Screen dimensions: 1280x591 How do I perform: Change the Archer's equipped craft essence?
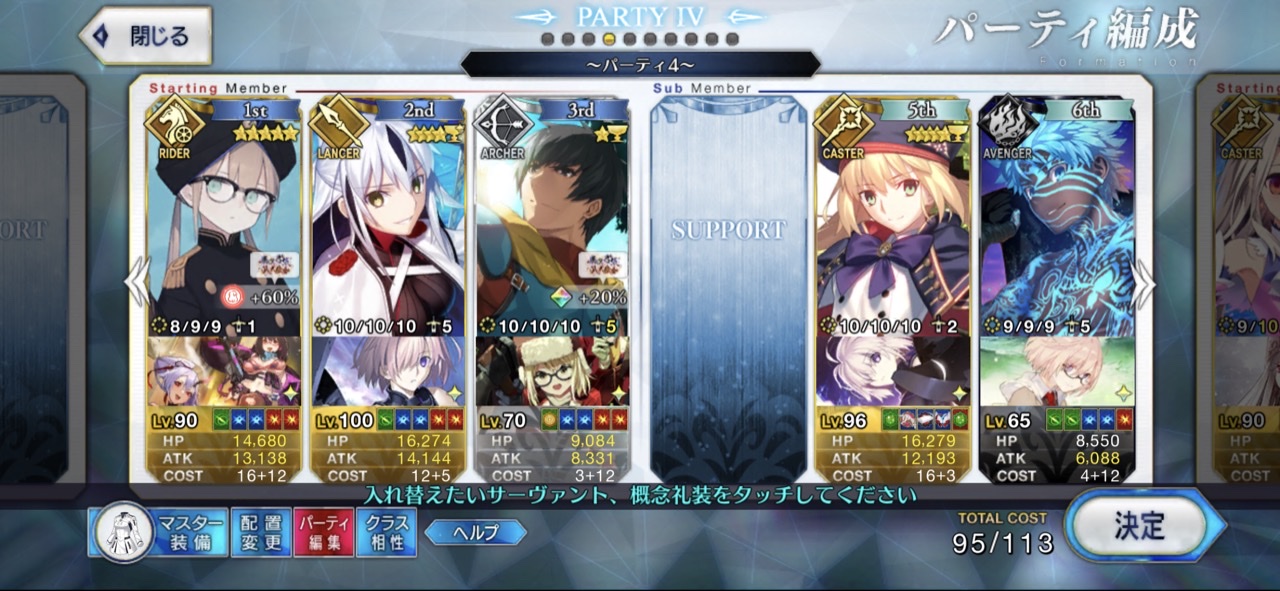click(x=552, y=372)
